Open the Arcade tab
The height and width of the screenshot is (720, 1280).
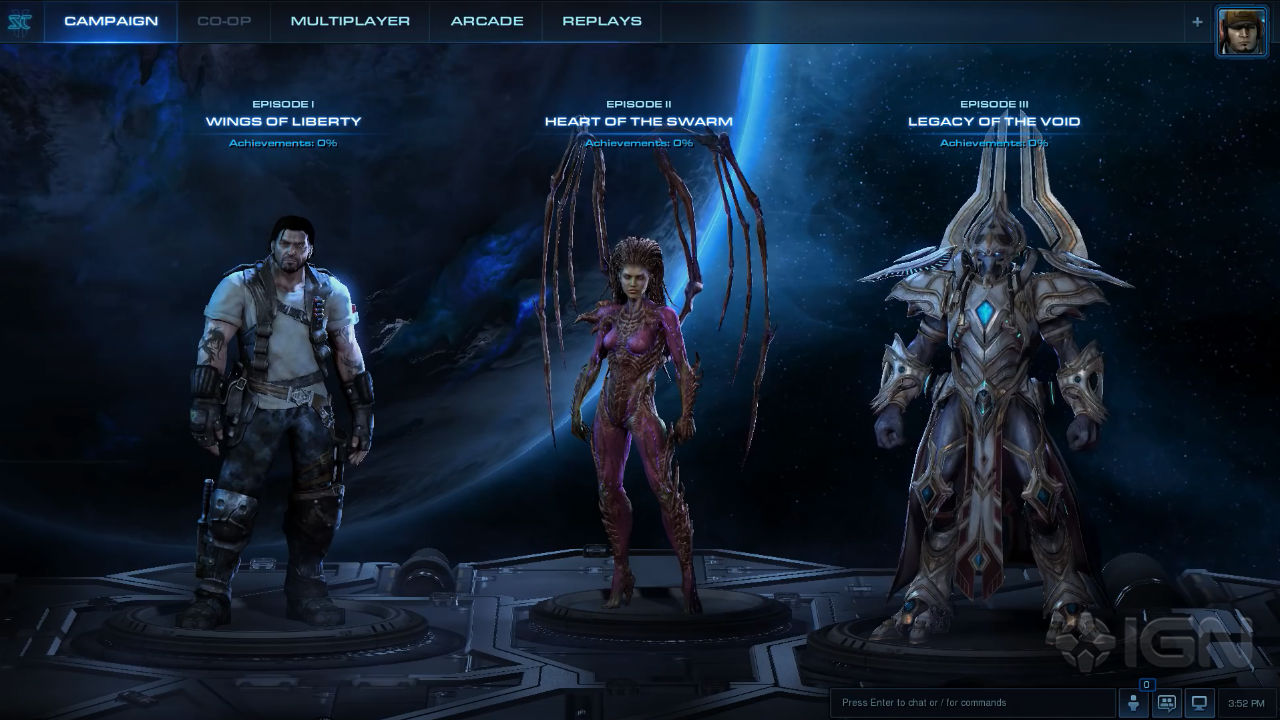click(x=487, y=21)
